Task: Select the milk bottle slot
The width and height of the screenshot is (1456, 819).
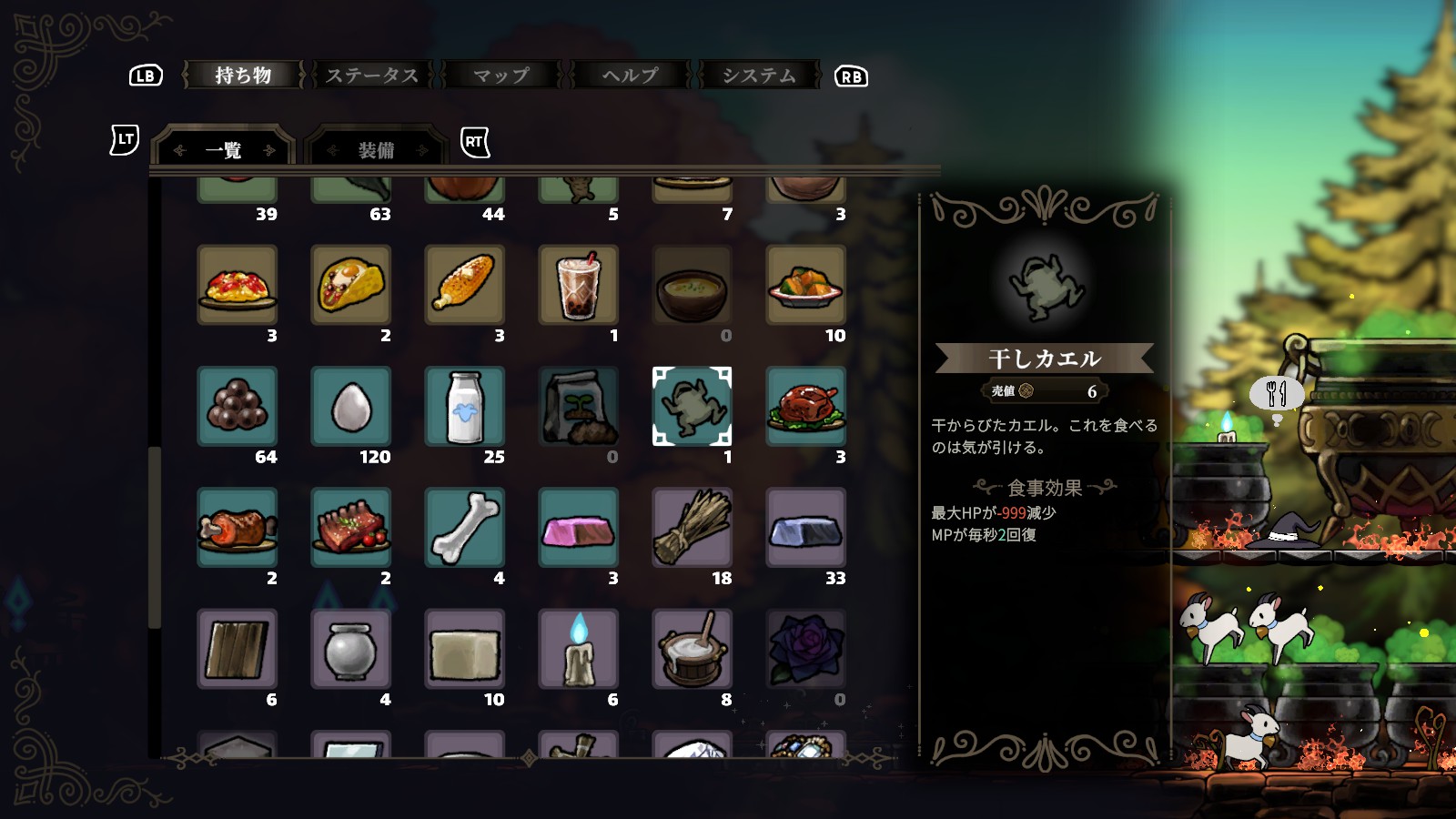Action: coord(465,406)
